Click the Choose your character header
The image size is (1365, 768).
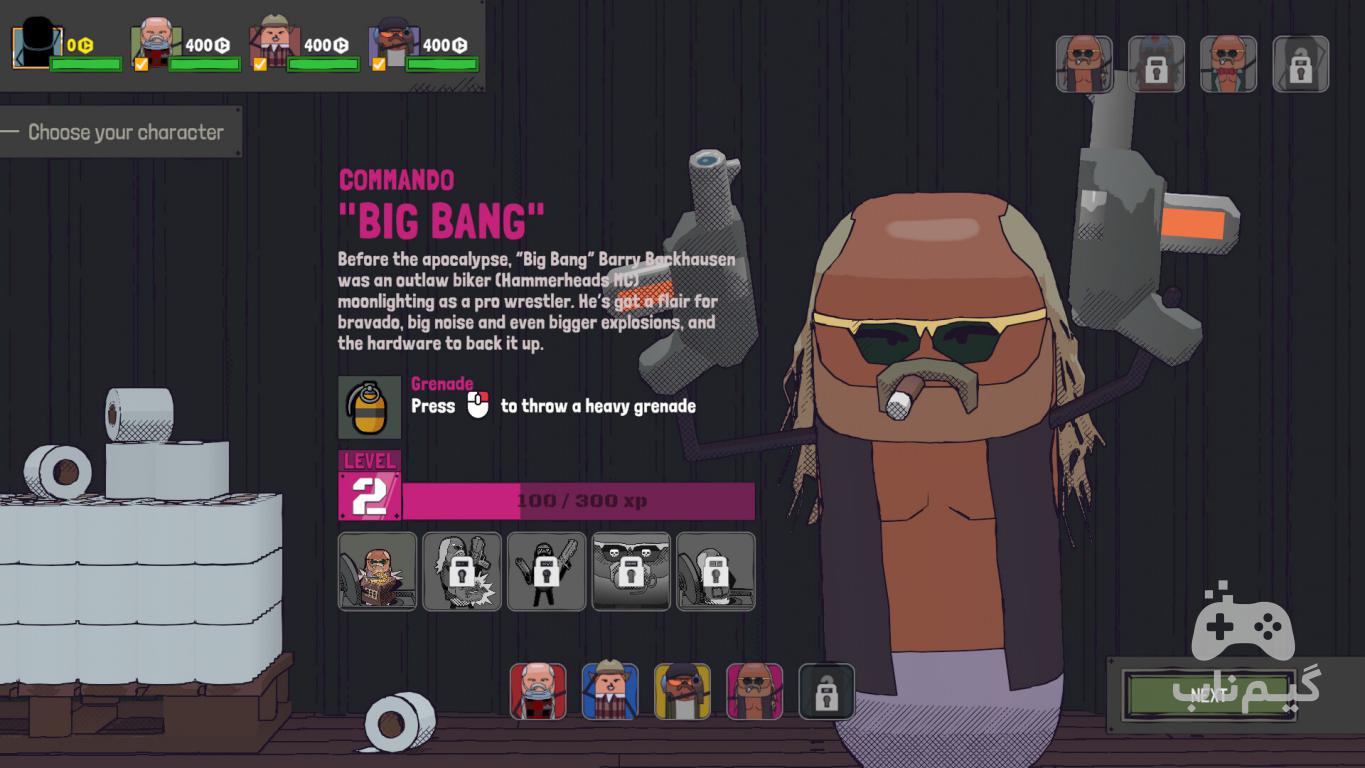(x=125, y=132)
